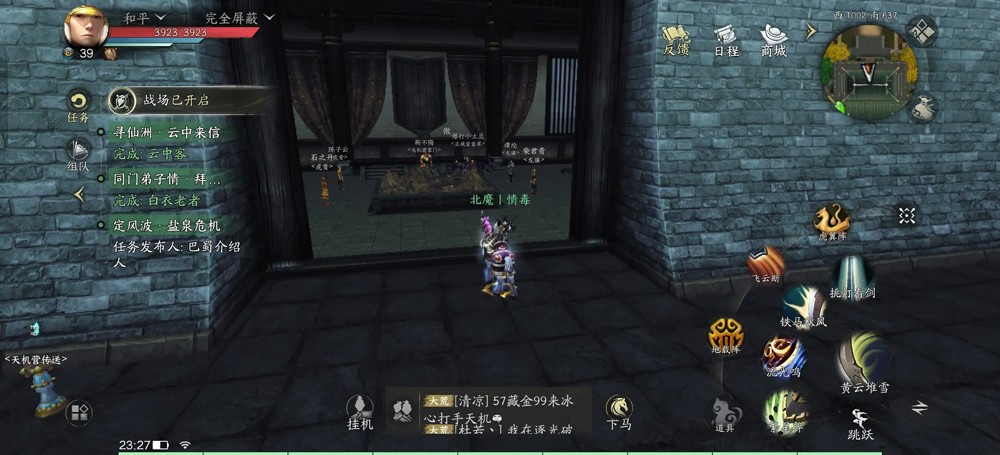The width and height of the screenshot is (1000, 455).
Task: Tap the 跳跃 jump button
Action: 858,421
